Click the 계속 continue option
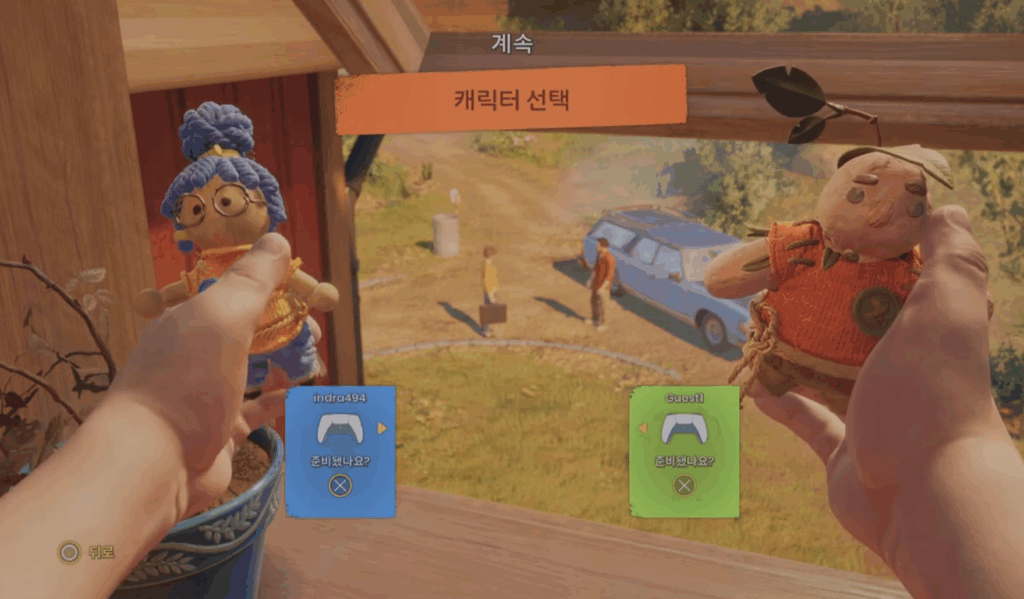 click(512, 44)
